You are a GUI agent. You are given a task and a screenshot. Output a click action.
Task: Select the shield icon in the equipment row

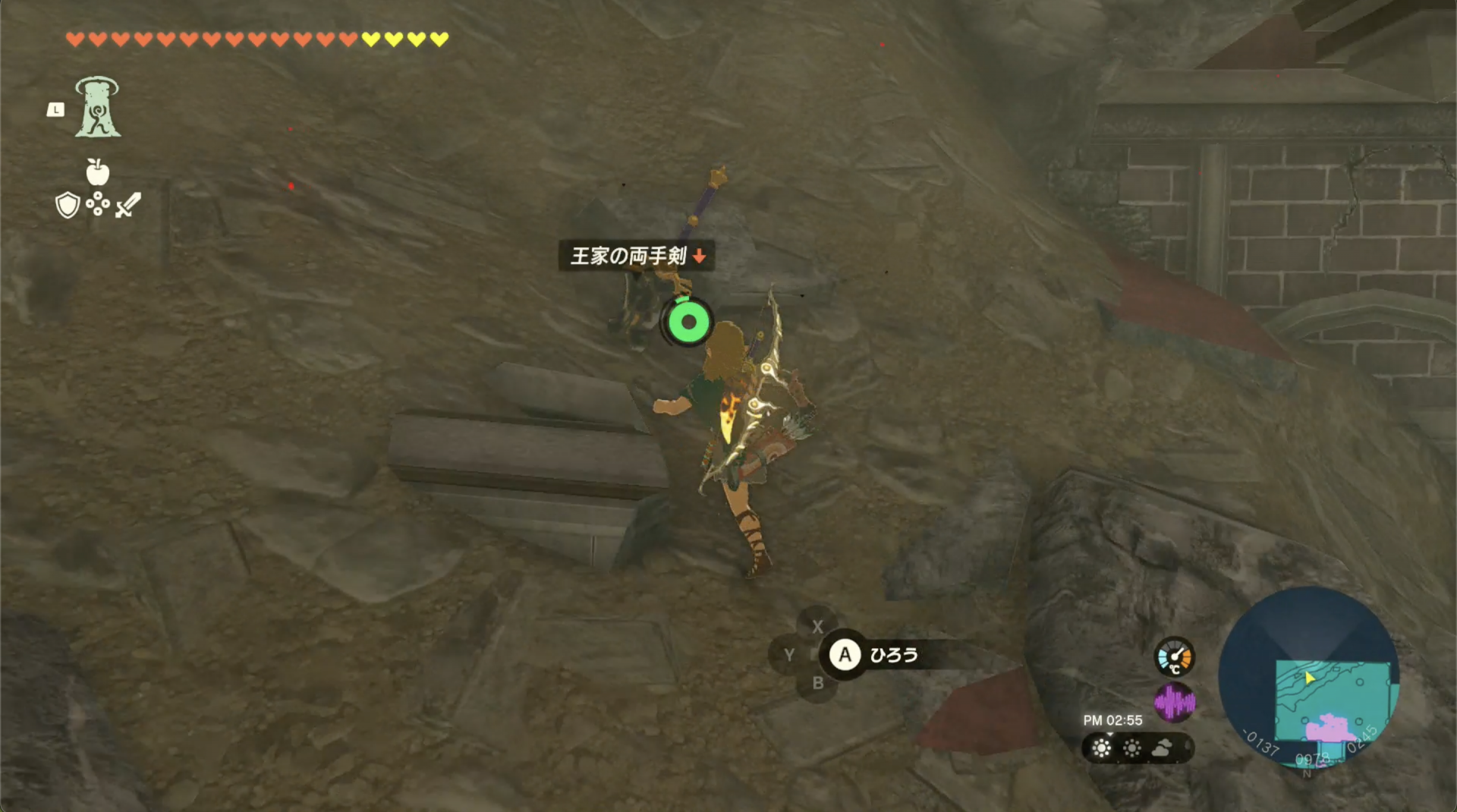pos(67,205)
